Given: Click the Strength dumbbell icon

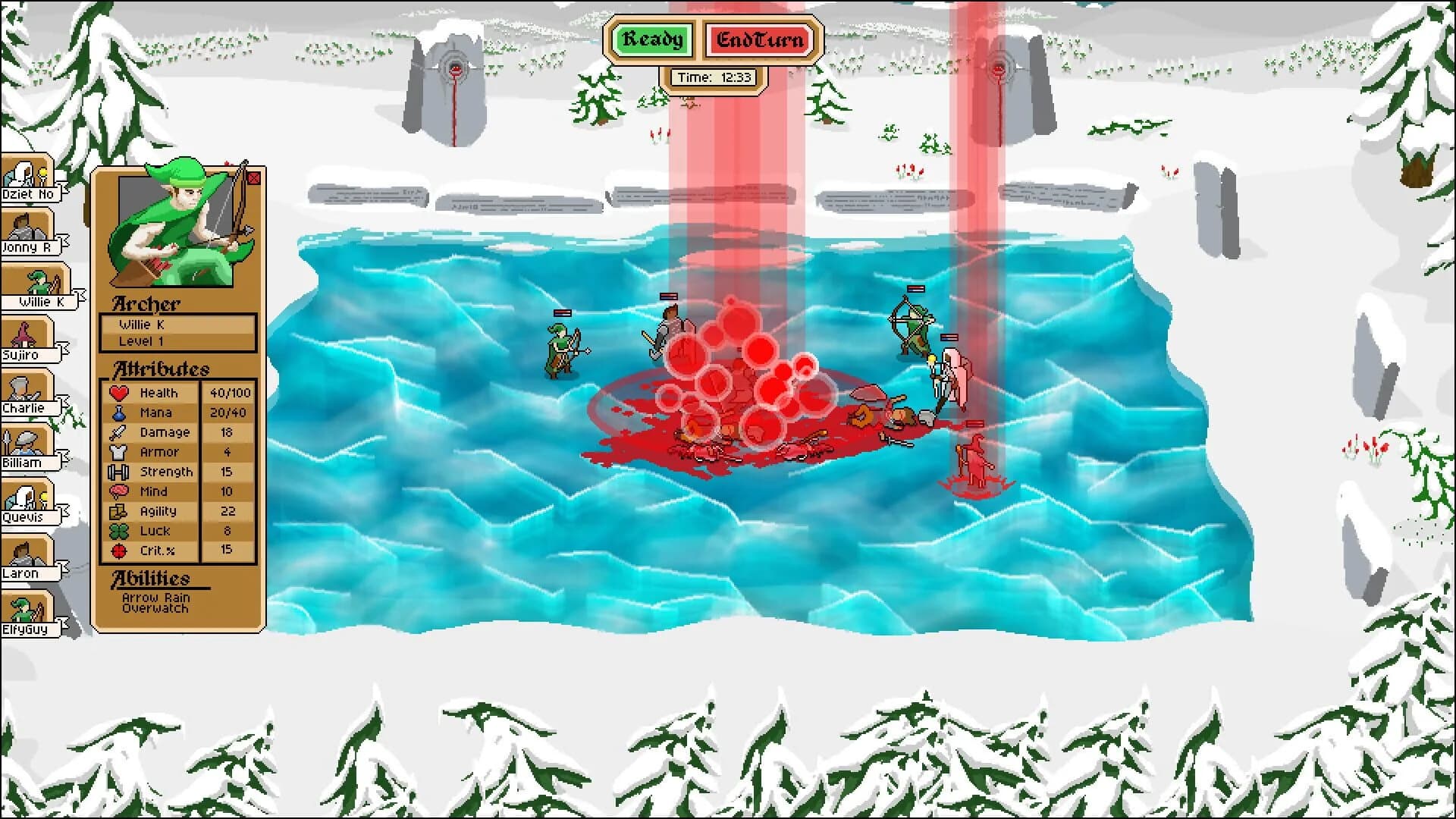Looking at the screenshot, I should pyautogui.click(x=120, y=472).
